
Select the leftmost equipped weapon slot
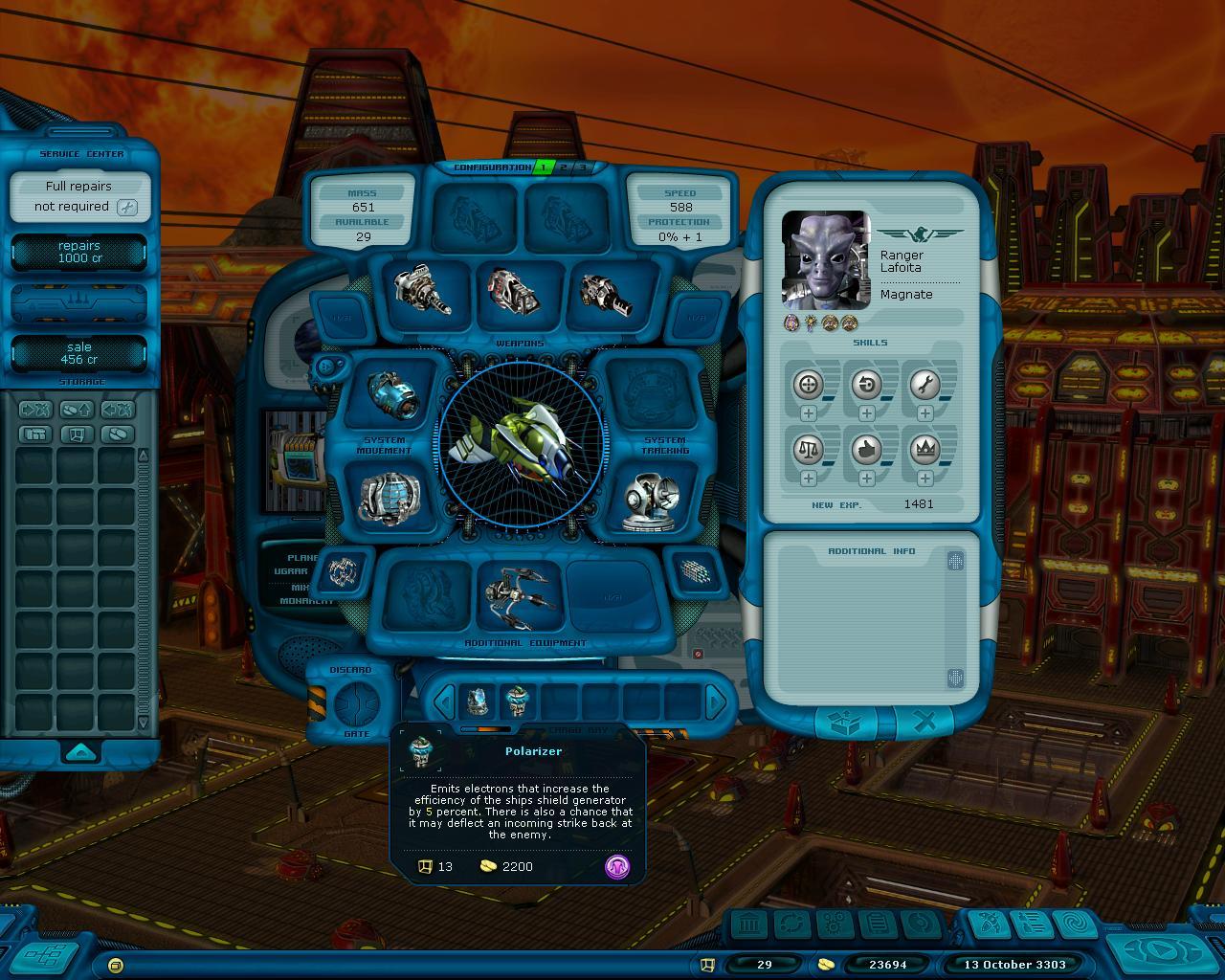pos(422,290)
